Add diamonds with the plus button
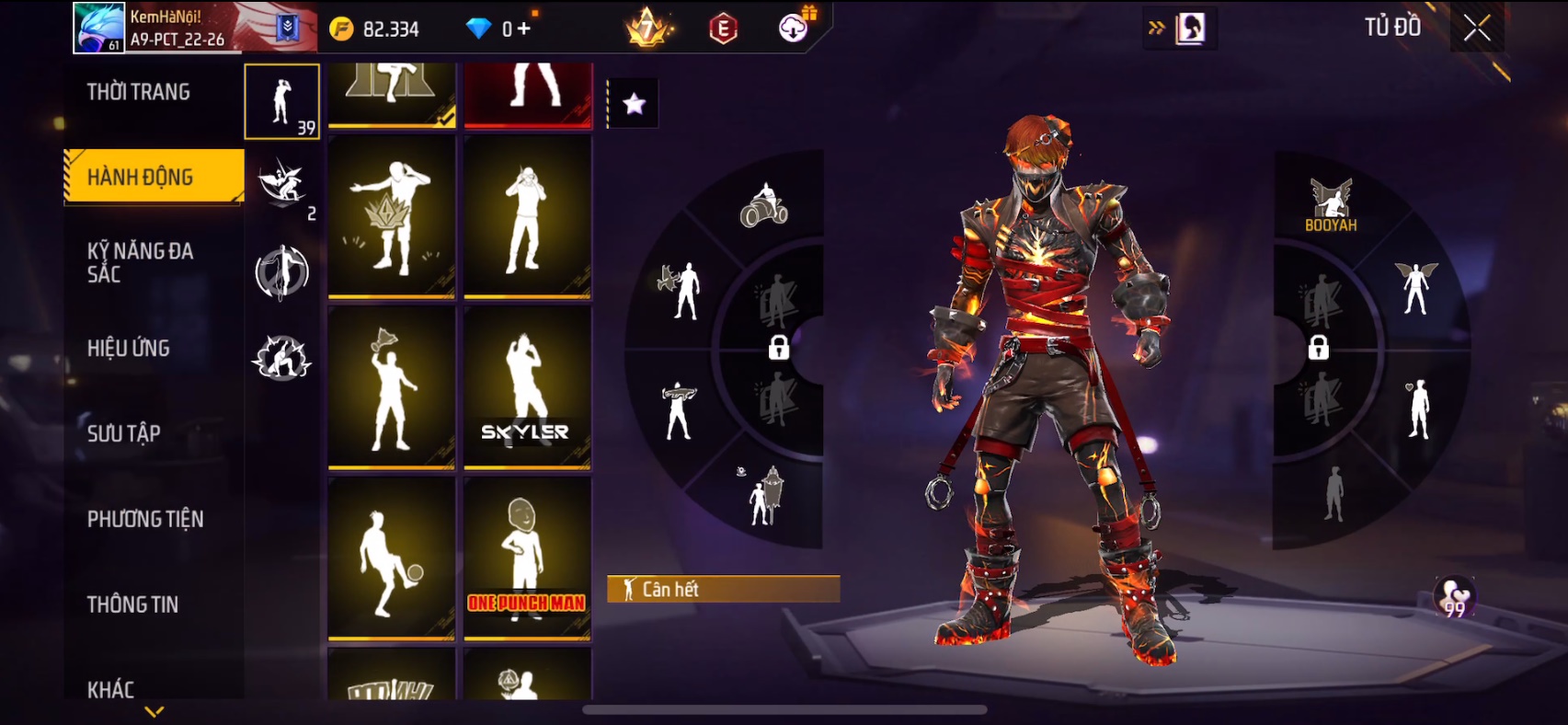 pyautogui.click(x=524, y=29)
